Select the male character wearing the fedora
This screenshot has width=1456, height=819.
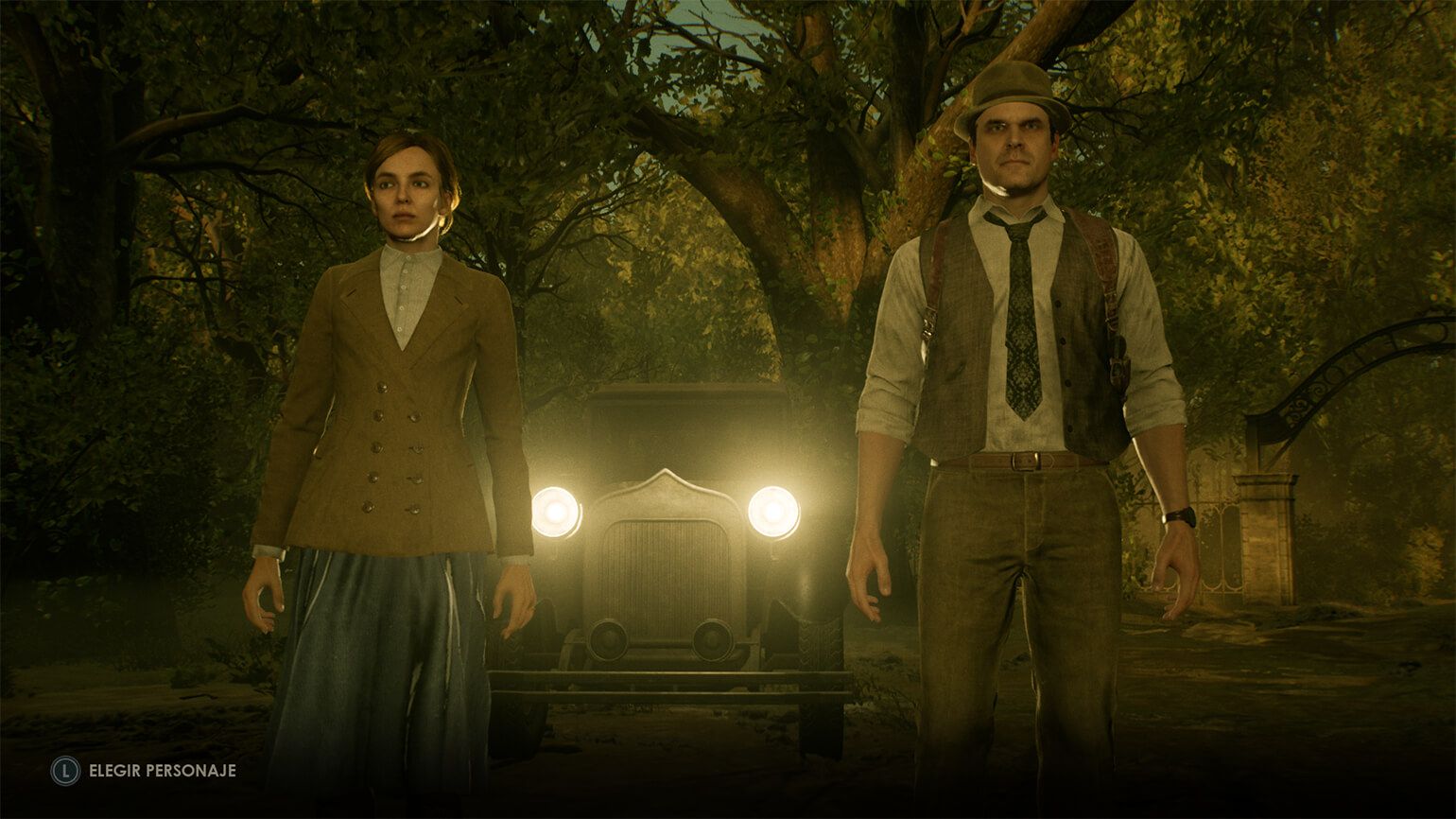coord(1021,378)
